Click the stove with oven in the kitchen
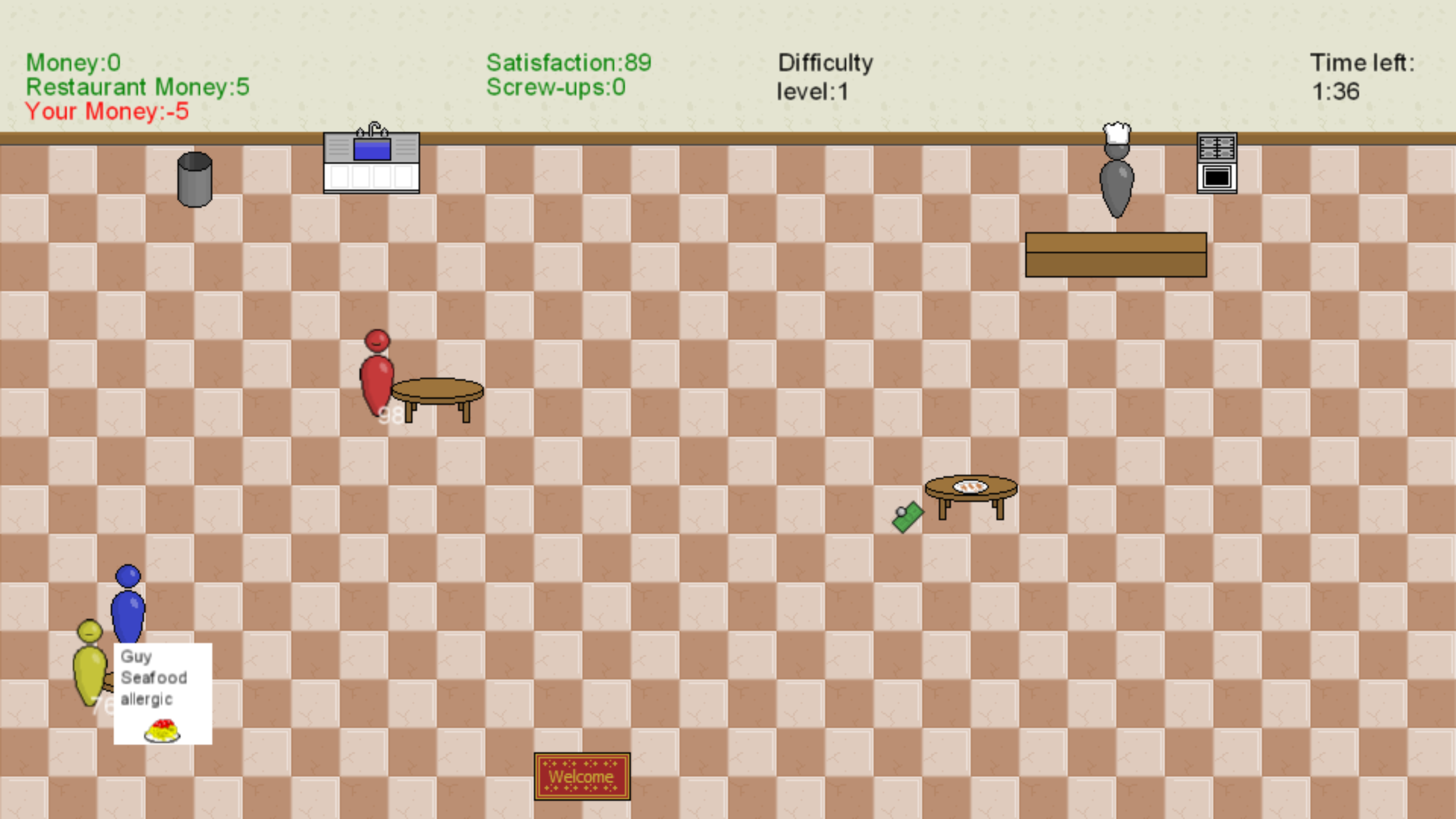The width and height of the screenshot is (1456, 819). [1216, 161]
